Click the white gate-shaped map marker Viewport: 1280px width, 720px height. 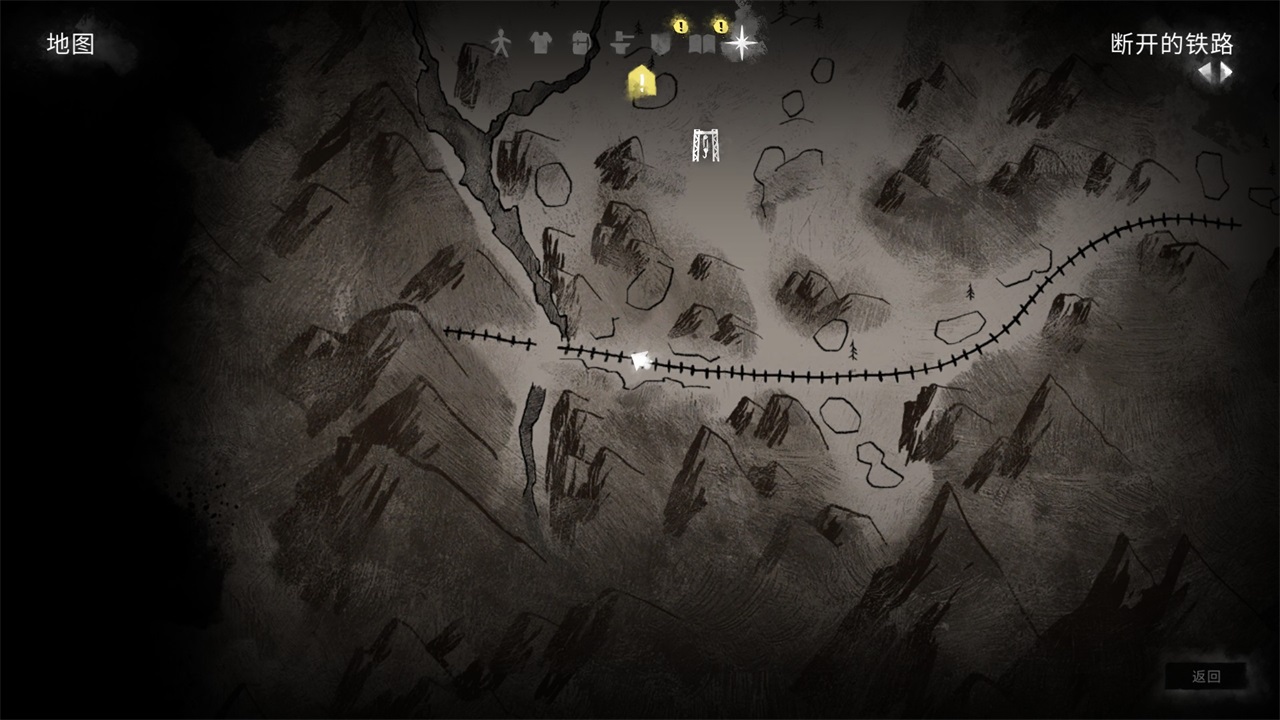(705, 145)
